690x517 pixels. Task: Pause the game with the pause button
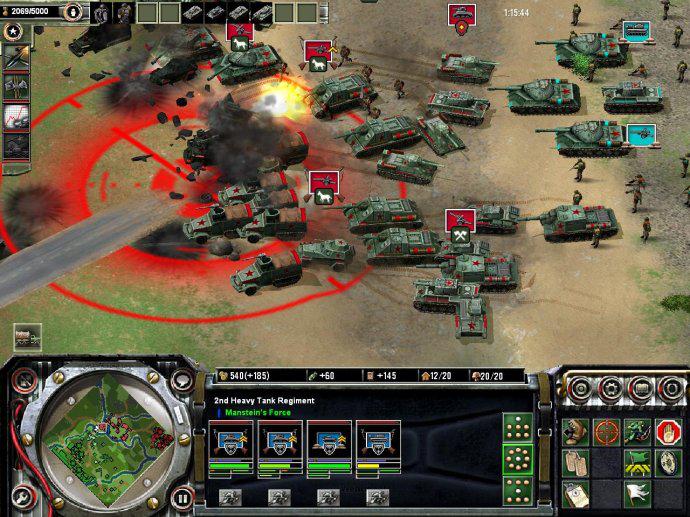182,497
